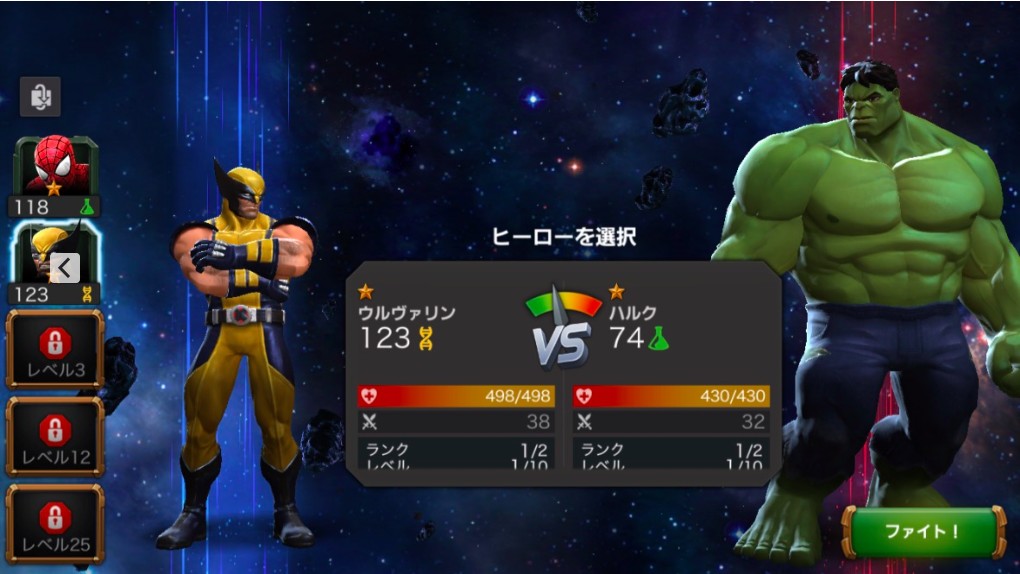Click the locked レベル3 hero slot
The width and height of the screenshot is (1020, 574).
pos(55,349)
